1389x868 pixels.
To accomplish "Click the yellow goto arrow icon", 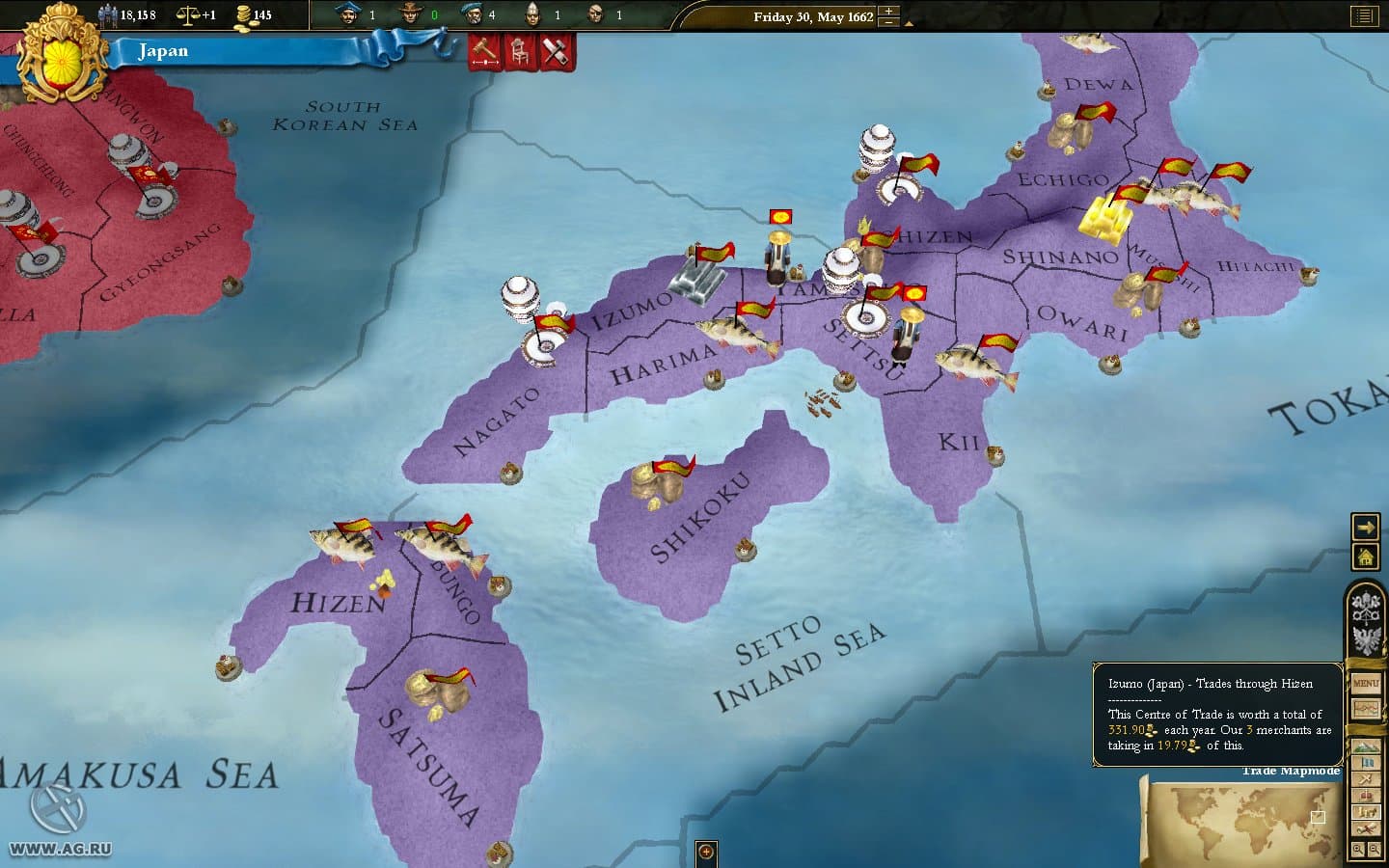I will point(1365,527).
